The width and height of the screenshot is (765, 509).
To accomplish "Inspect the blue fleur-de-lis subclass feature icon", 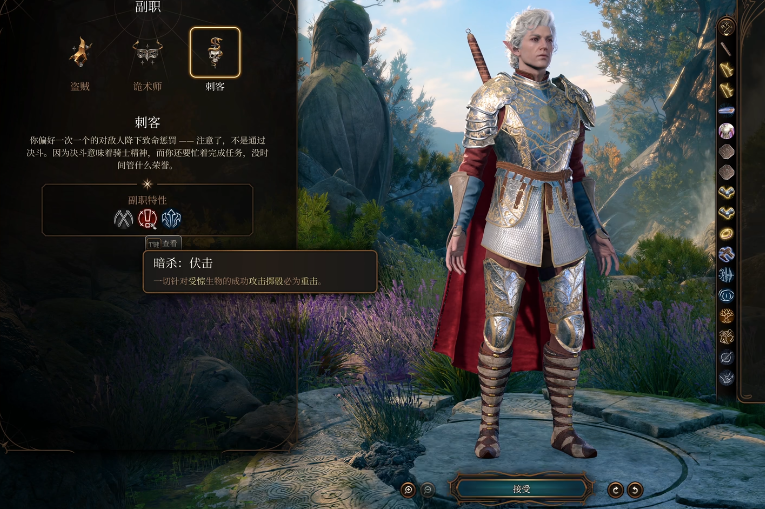I will (x=171, y=218).
